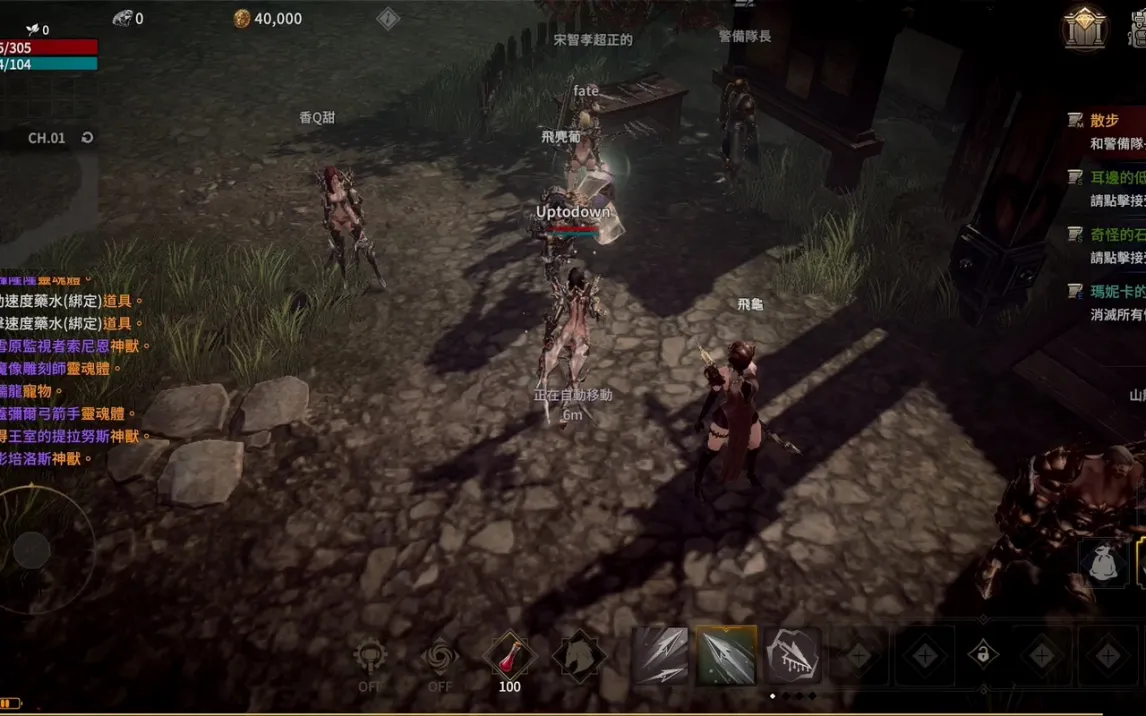Use the serrated blade skill
1146x716 pixels.
click(792, 656)
